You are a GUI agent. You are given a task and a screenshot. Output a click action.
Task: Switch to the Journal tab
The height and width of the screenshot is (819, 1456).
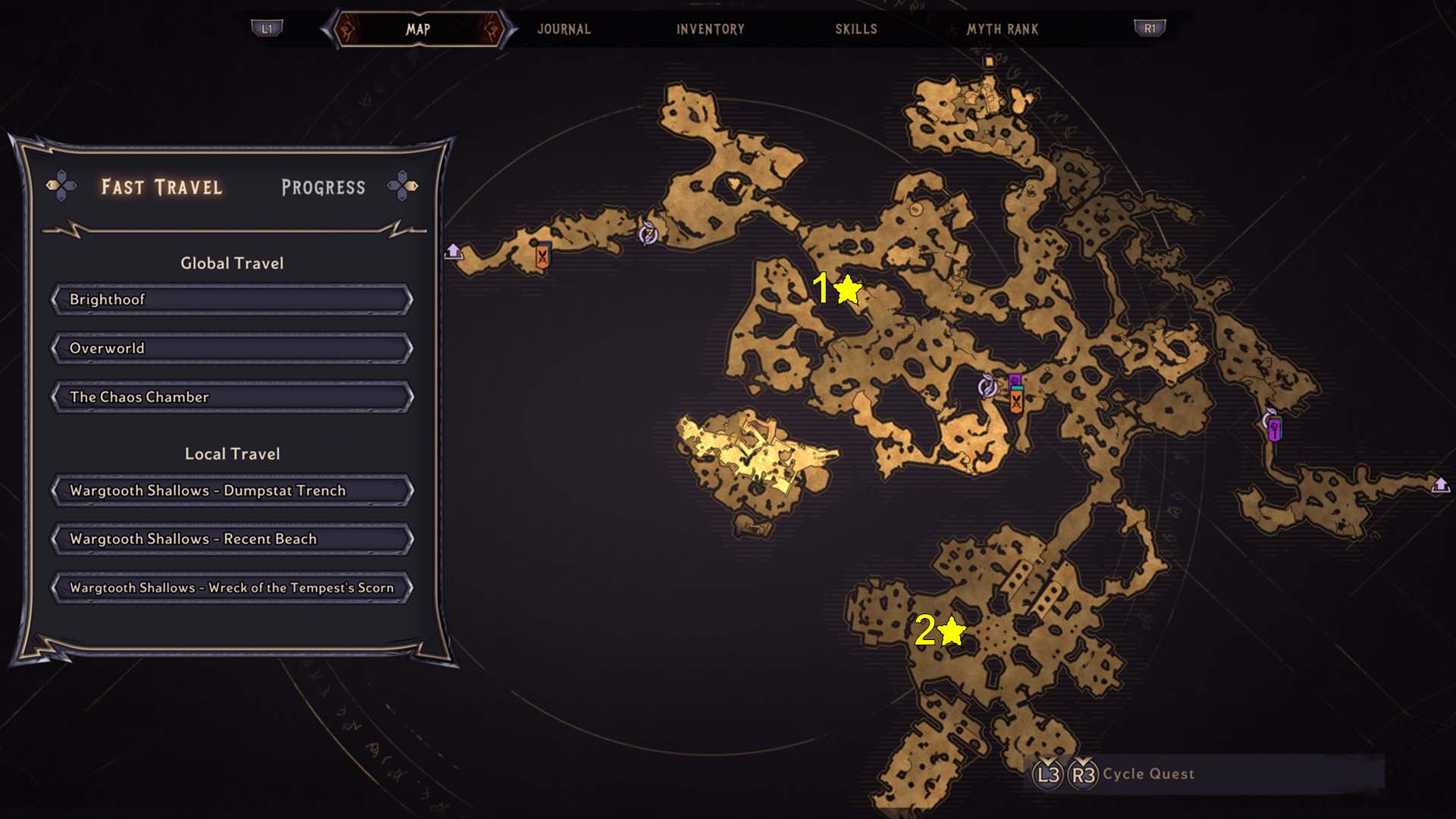click(563, 30)
